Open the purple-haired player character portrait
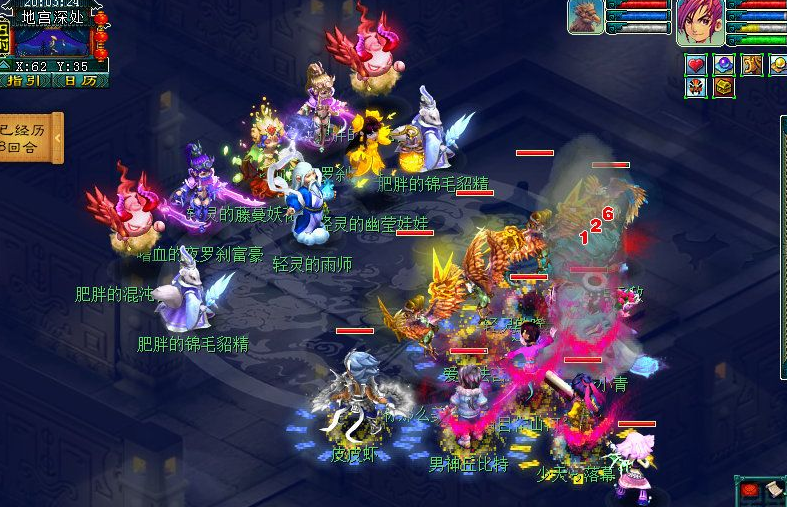The width and height of the screenshot is (787, 507). pos(700,22)
